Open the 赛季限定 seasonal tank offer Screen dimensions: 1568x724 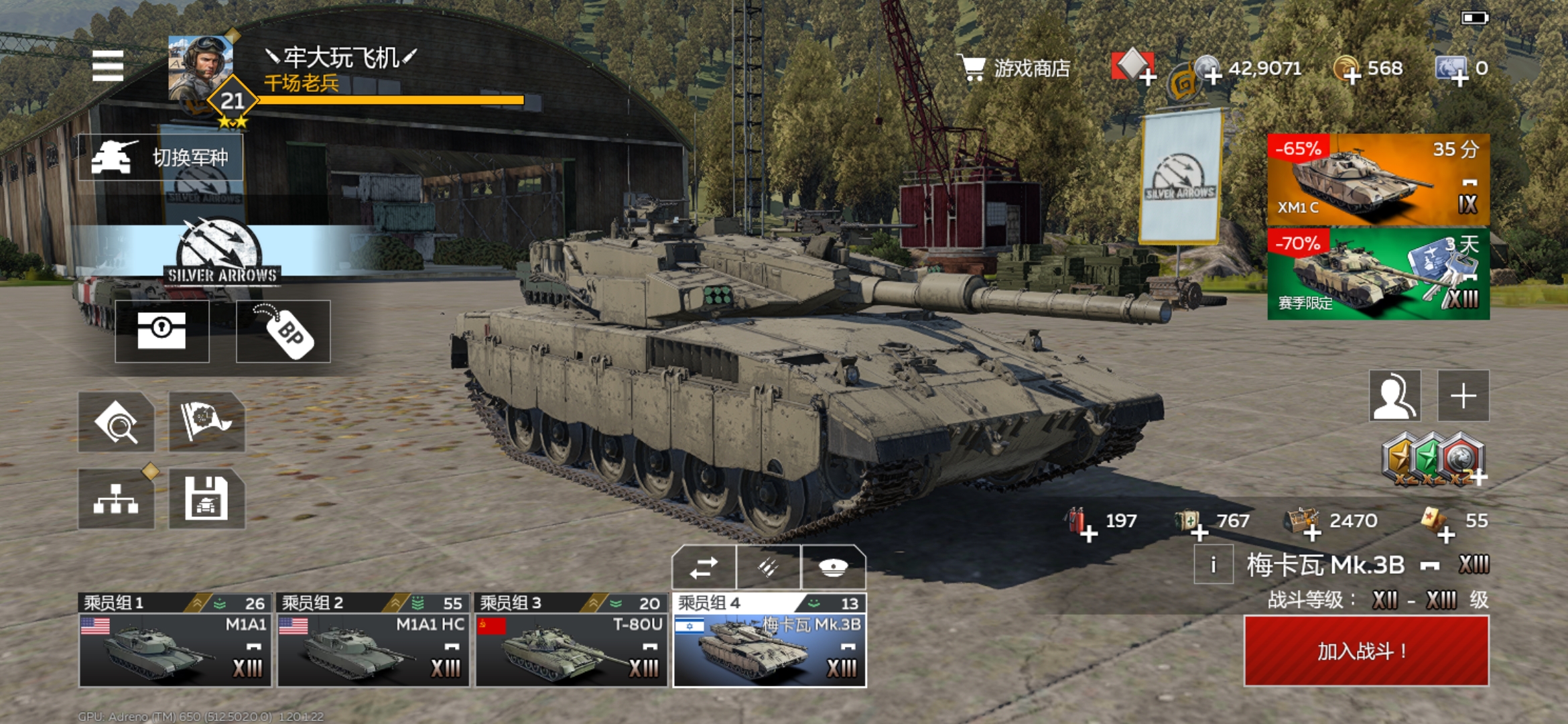[x=1378, y=274]
